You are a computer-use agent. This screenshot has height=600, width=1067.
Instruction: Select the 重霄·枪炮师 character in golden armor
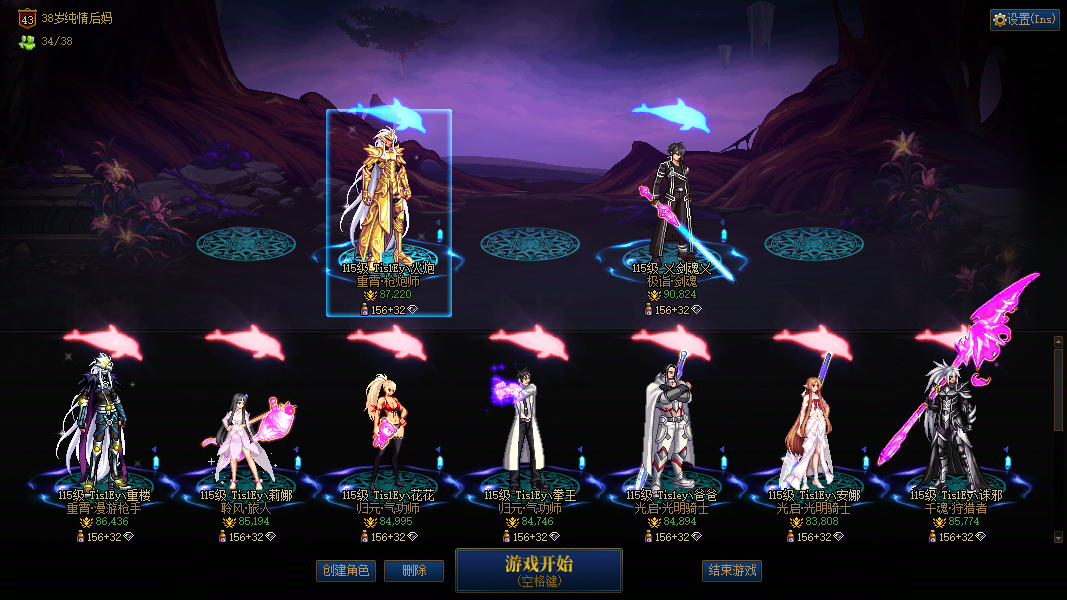pos(389,200)
